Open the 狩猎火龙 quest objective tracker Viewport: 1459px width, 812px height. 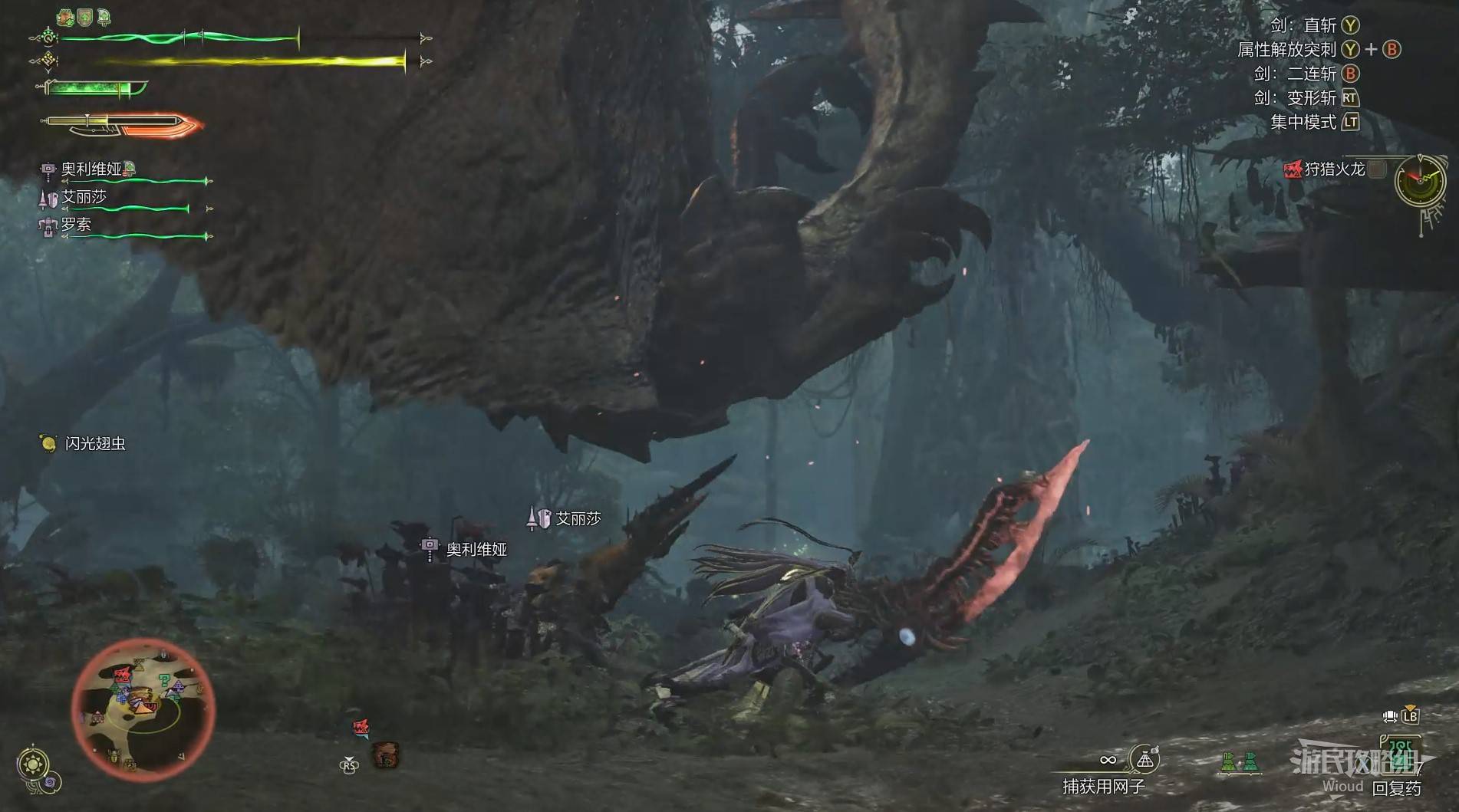tap(1334, 169)
